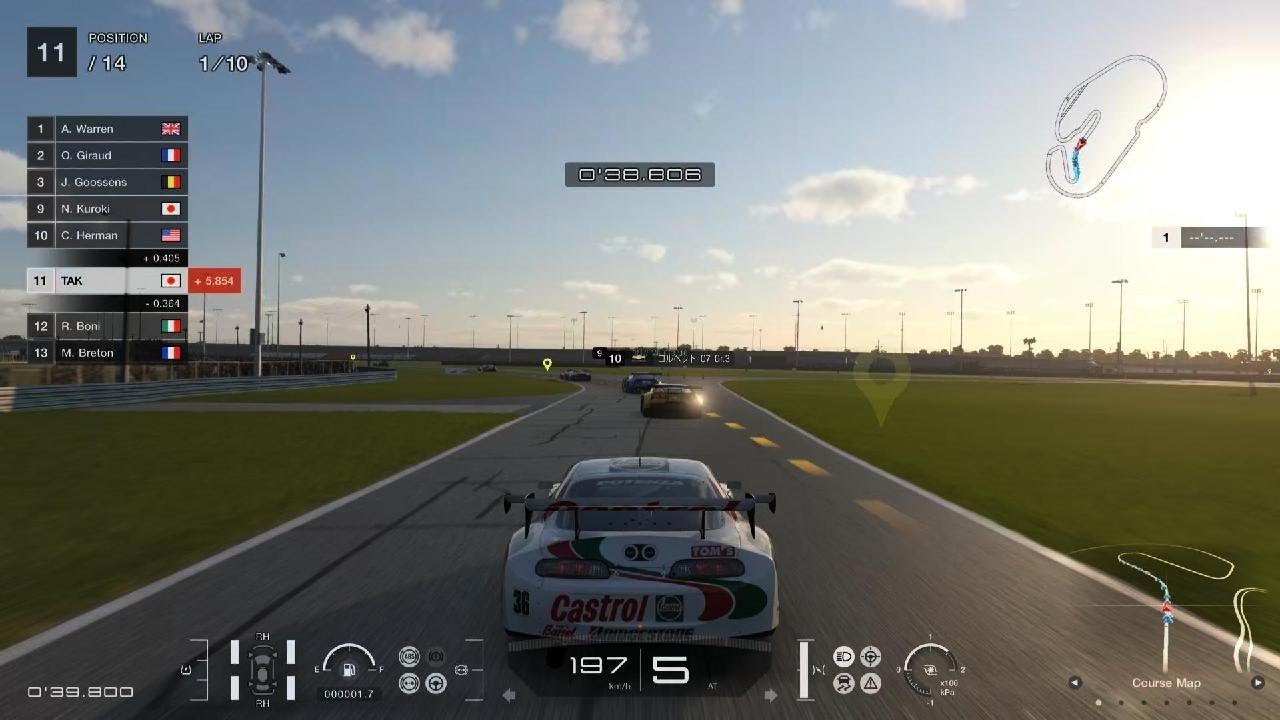Select O. Giraud in the standings list
Screen dimensions: 1280x720
[107, 155]
